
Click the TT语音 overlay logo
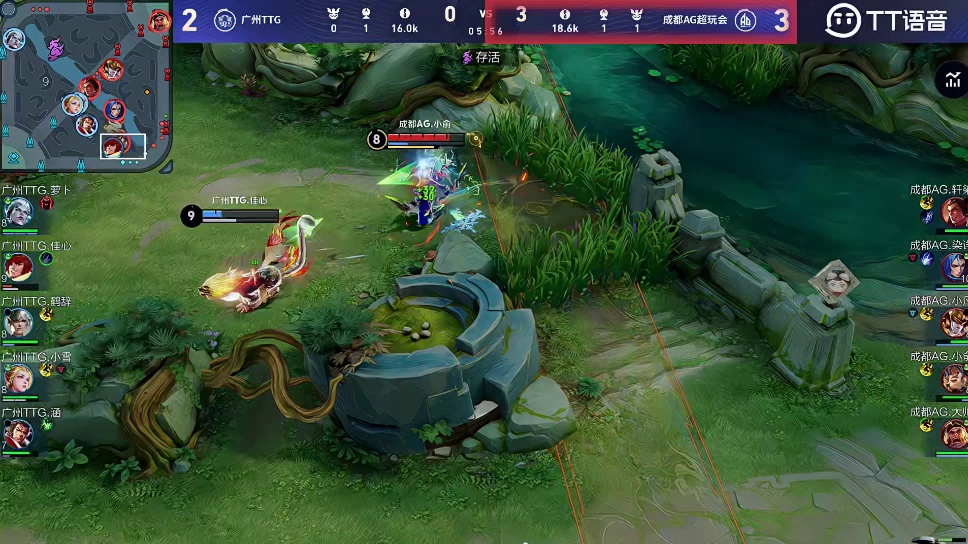click(886, 20)
